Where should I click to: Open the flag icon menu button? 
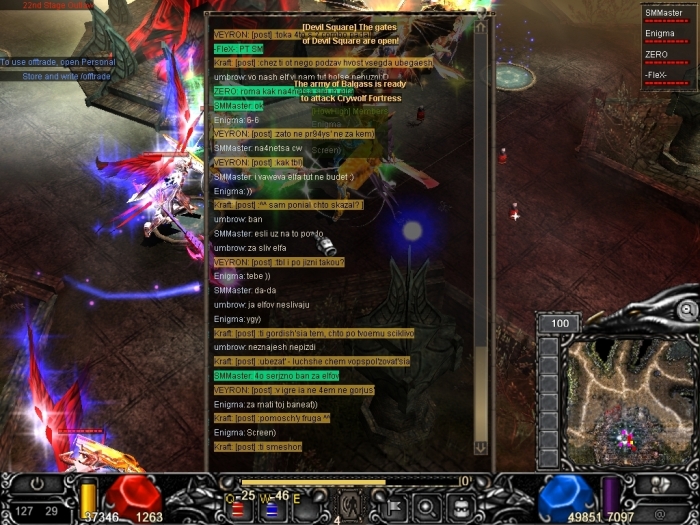coord(394,506)
